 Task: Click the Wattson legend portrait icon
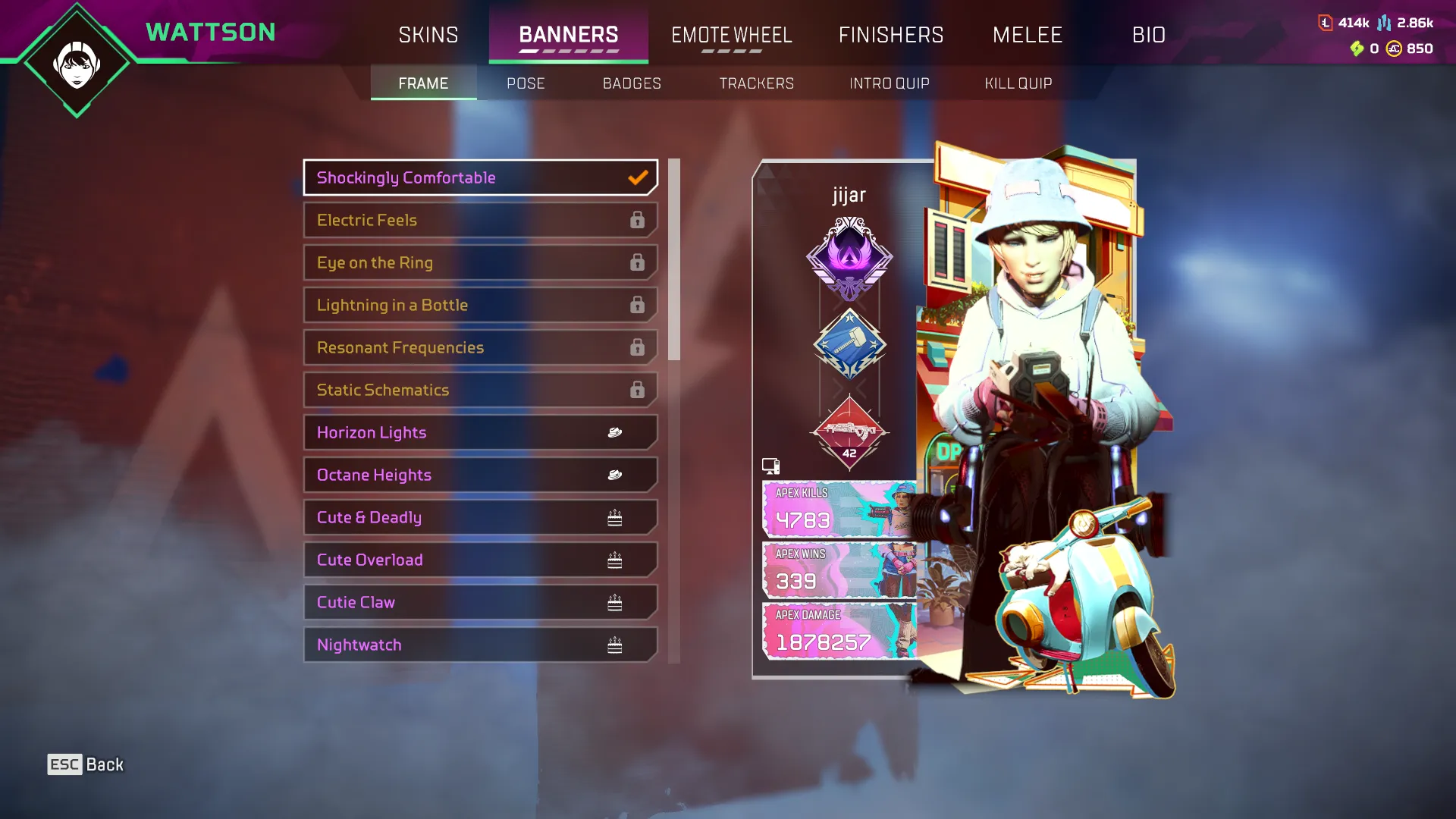coord(77,64)
